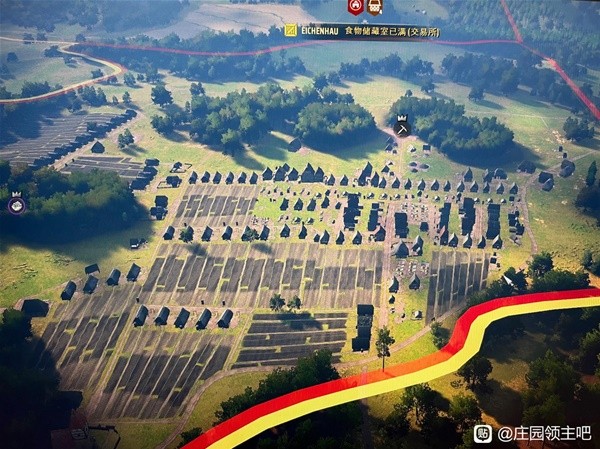Select the purple crowned marker on the left edge
The height and width of the screenshot is (449, 600).
pyautogui.click(x=16, y=205)
